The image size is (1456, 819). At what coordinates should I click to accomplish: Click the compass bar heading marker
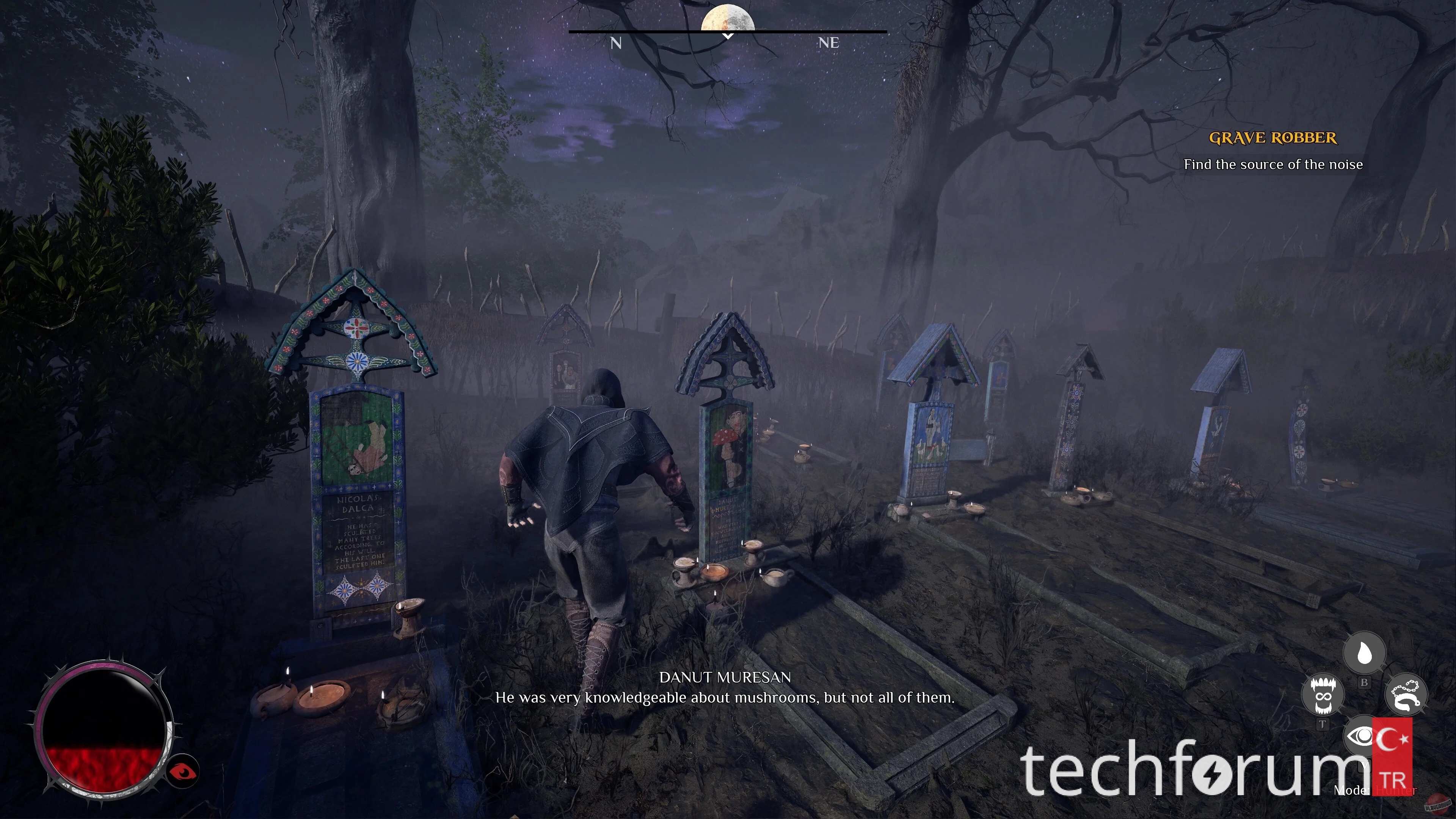[x=728, y=36]
